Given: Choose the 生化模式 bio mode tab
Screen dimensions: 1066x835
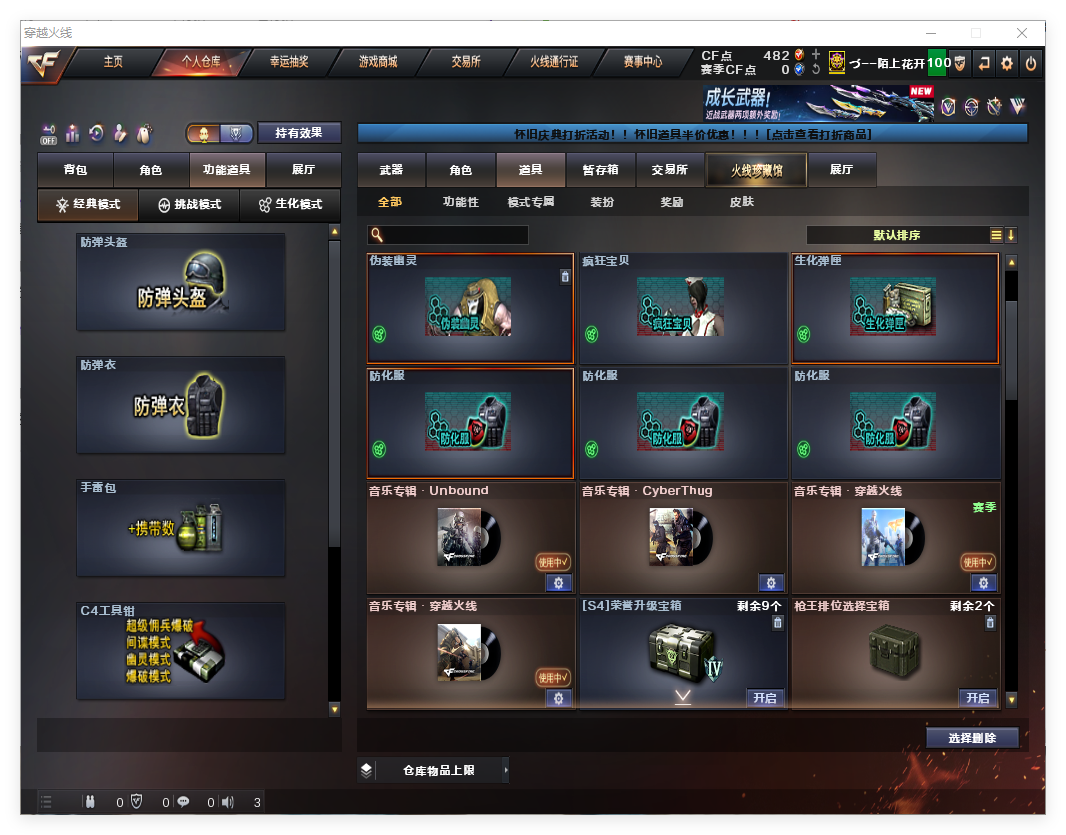Looking at the screenshot, I should [290, 204].
